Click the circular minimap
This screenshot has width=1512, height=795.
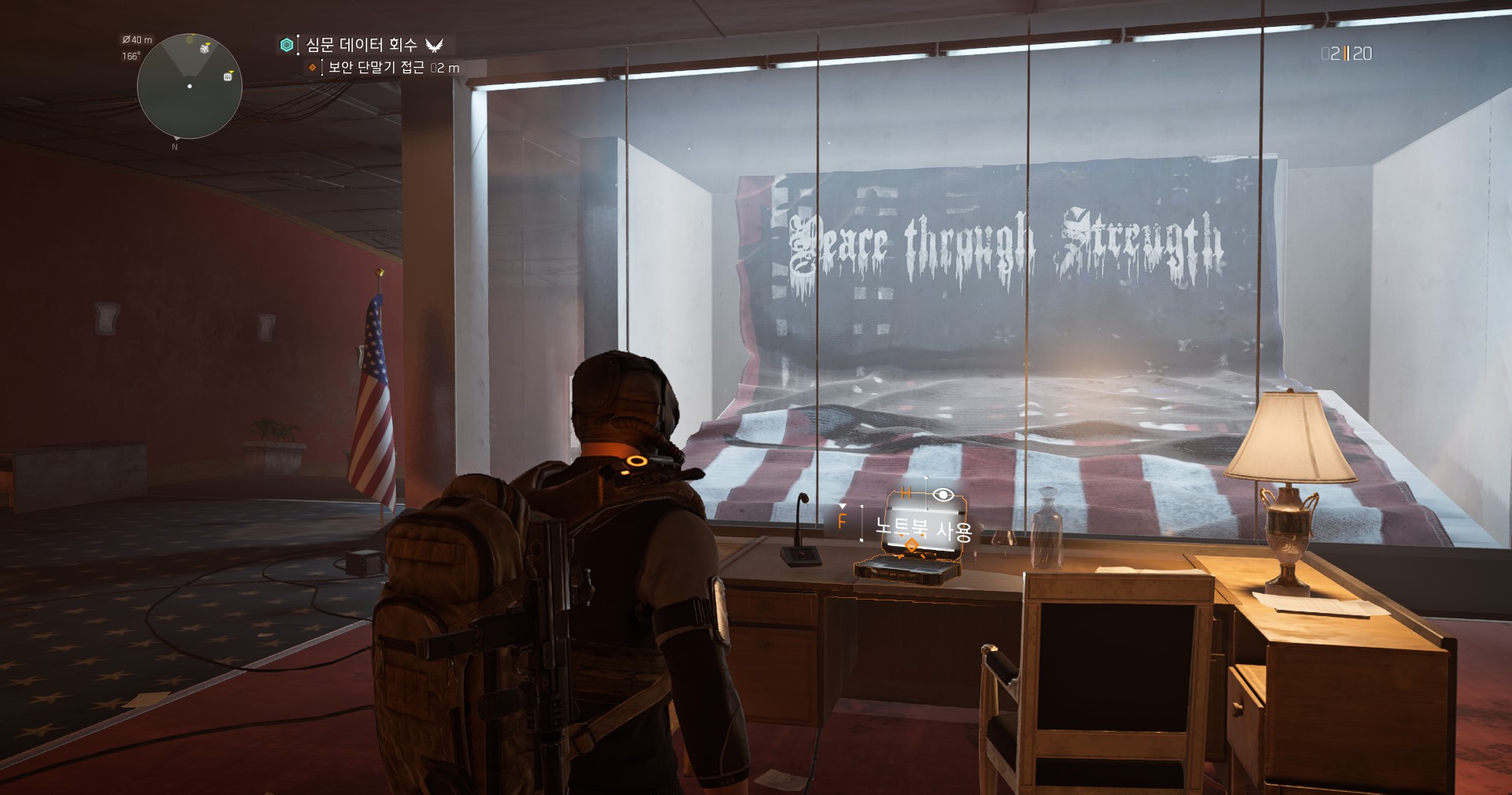click(189, 87)
